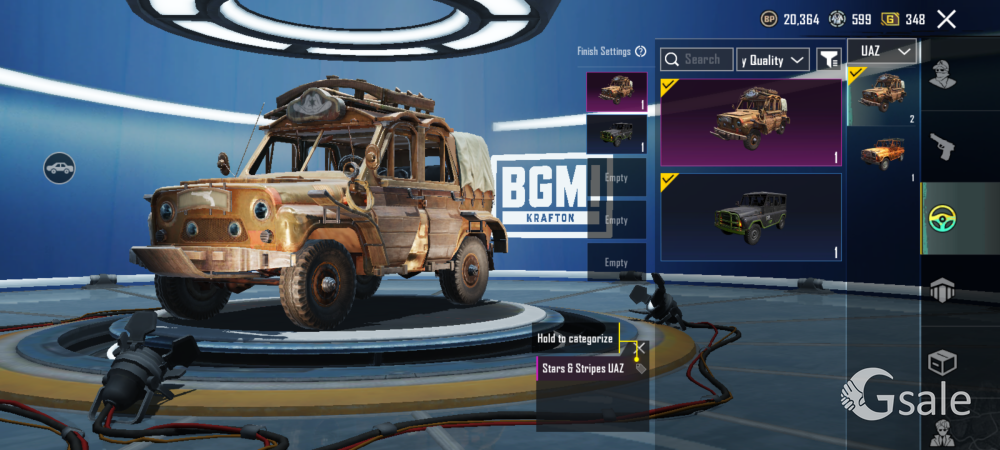Toggle the car view icon

pyautogui.click(x=60, y=167)
